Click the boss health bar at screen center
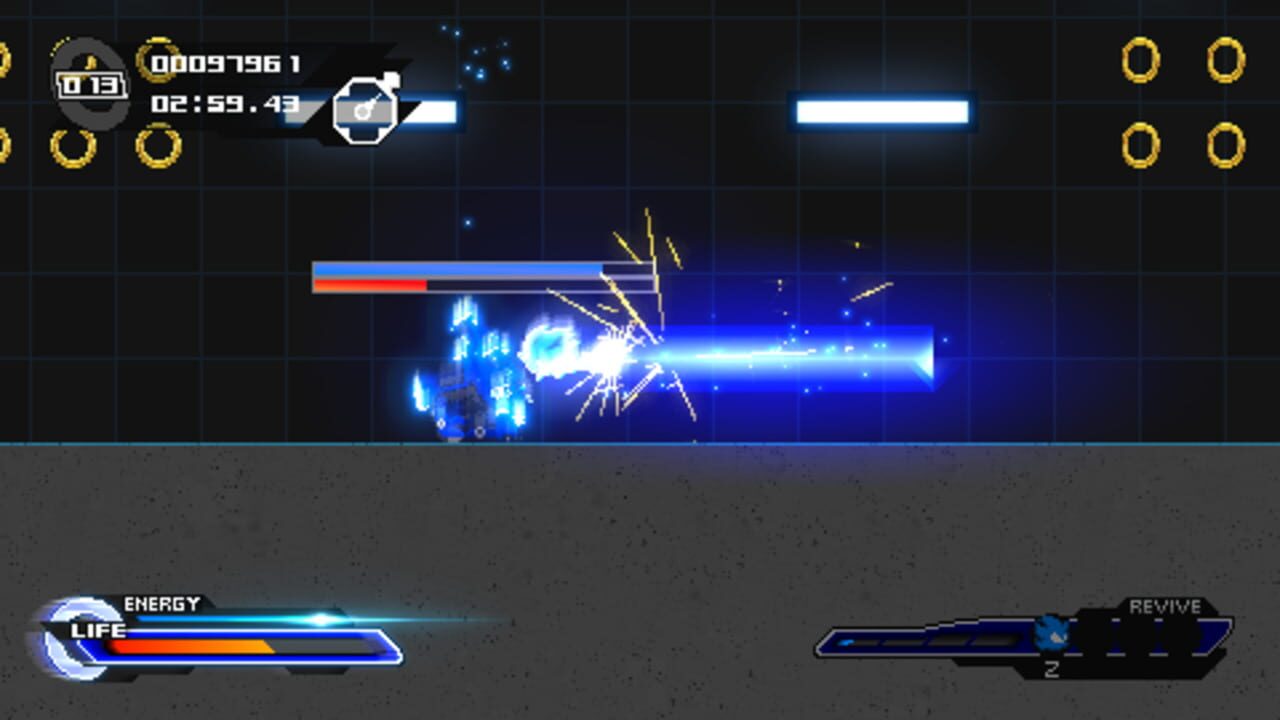The width and height of the screenshot is (1280, 720). coord(485,277)
